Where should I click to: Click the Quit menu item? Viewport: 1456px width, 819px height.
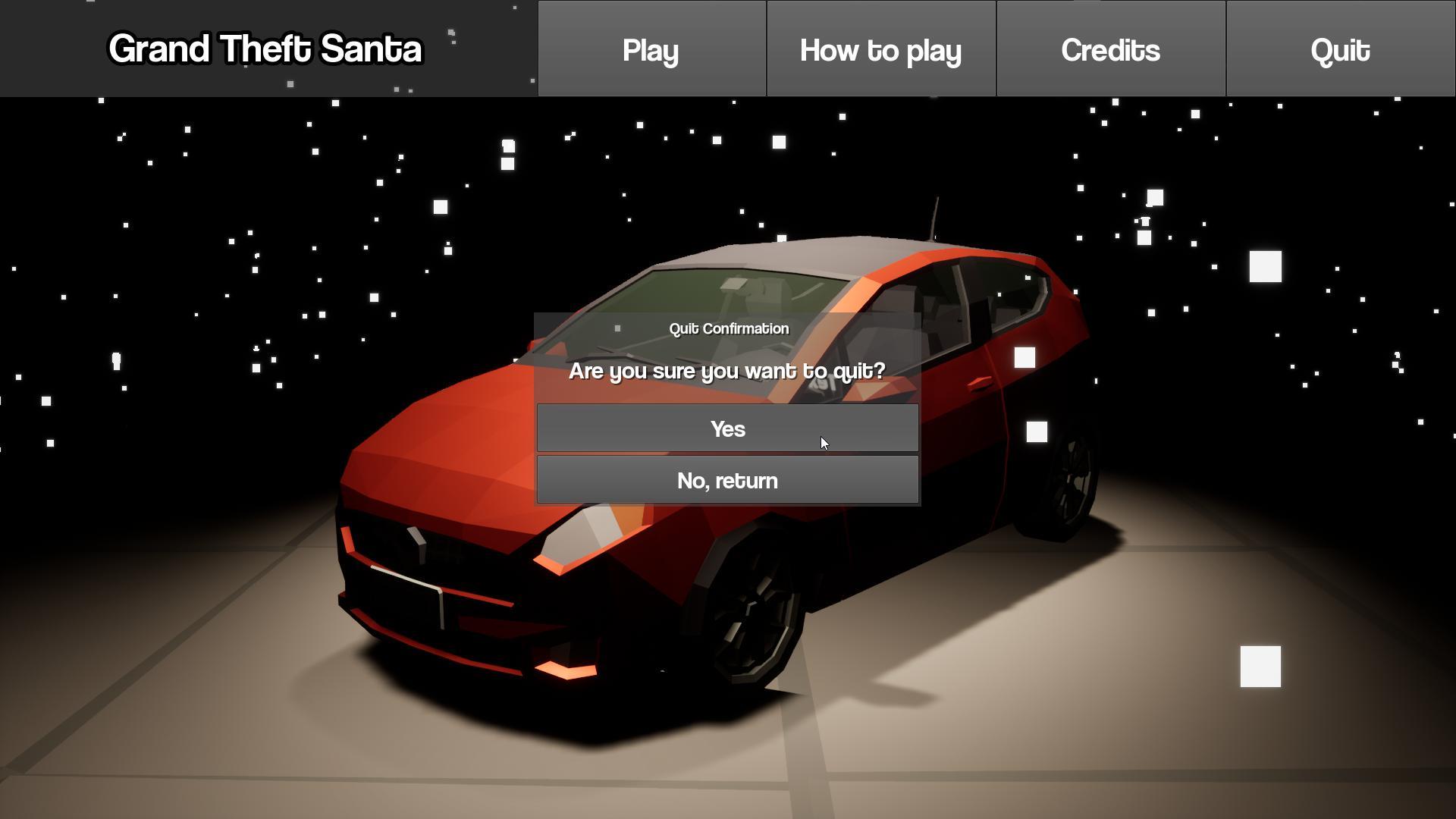(x=1340, y=49)
